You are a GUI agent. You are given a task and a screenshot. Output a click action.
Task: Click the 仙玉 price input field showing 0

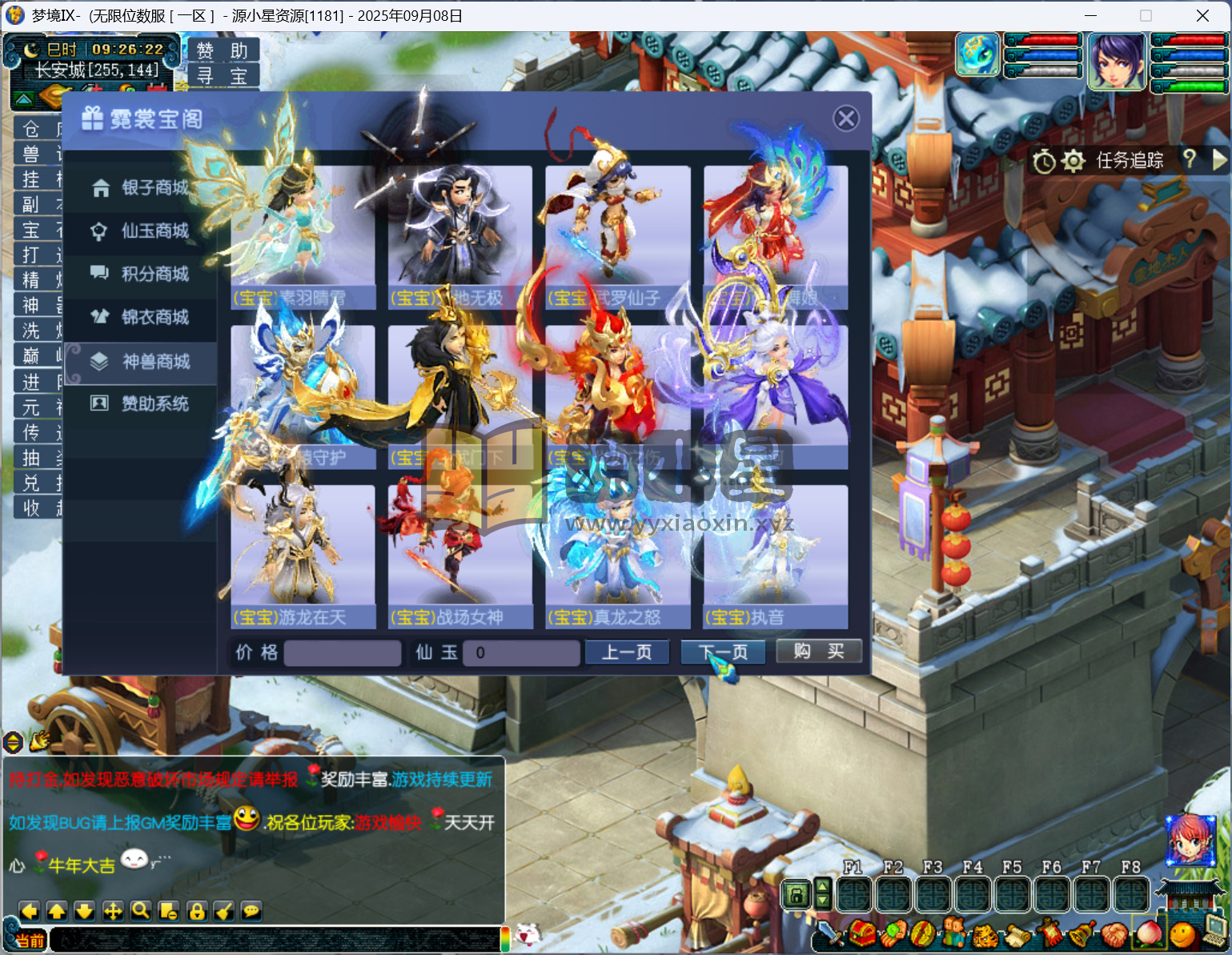click(x=520, y=653)
